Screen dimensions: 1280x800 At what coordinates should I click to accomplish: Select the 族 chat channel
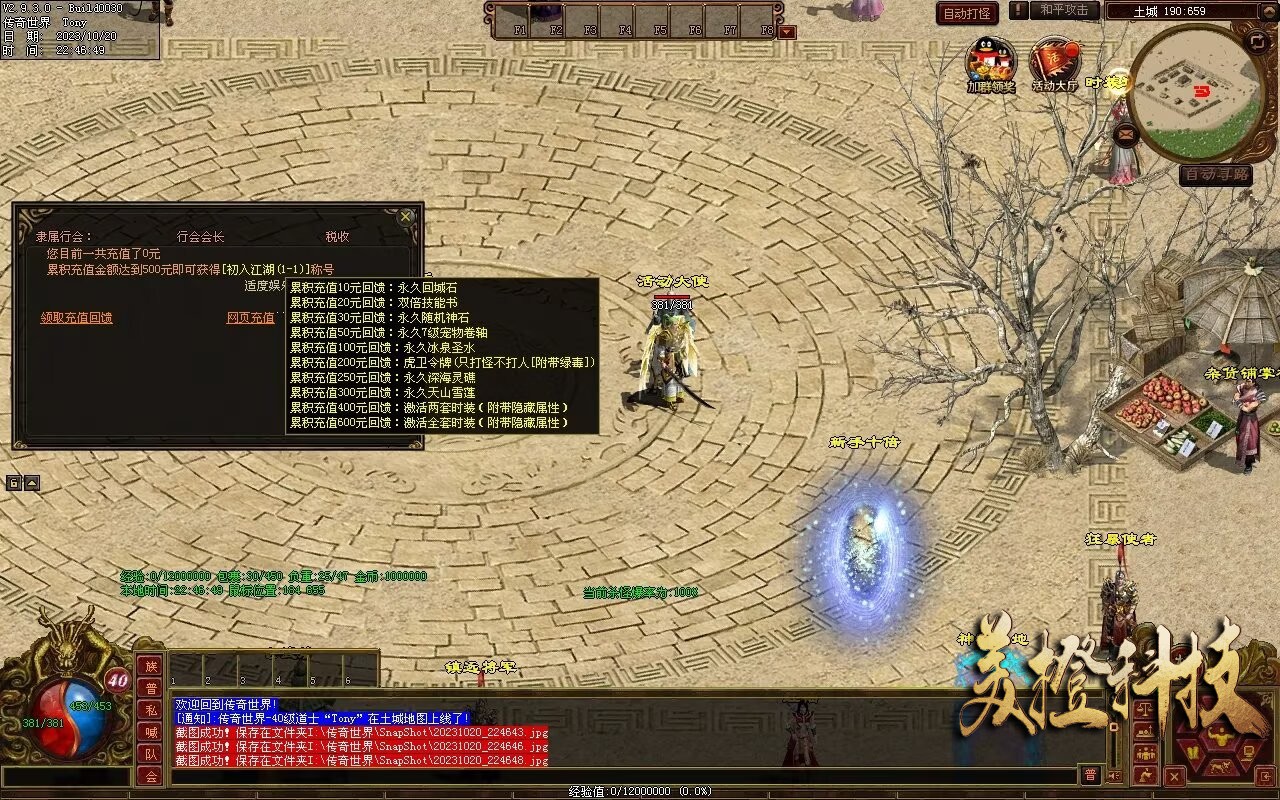coord(150,666)
